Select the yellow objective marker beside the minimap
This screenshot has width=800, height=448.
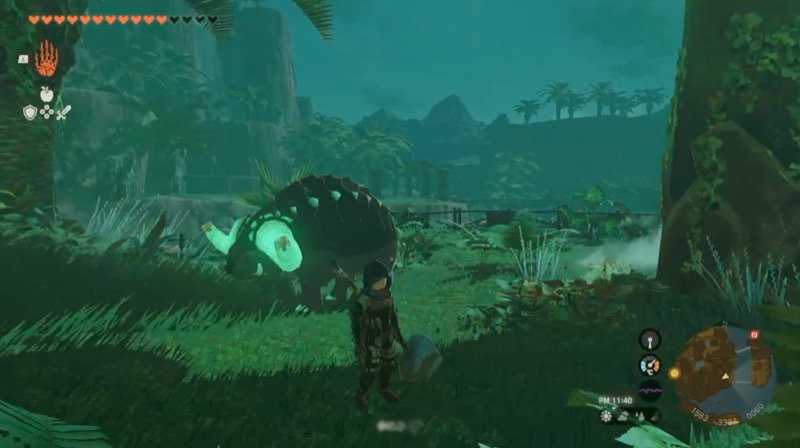[x=674, y=373]
